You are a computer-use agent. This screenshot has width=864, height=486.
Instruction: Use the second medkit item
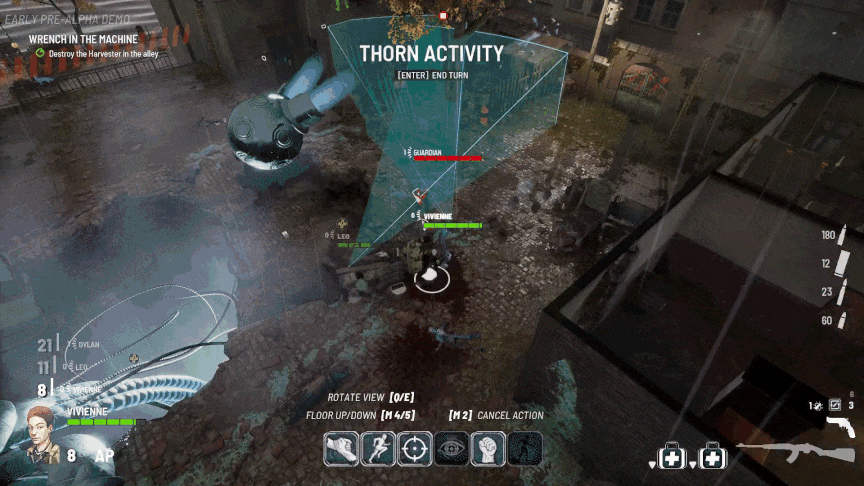click(712, 457)
